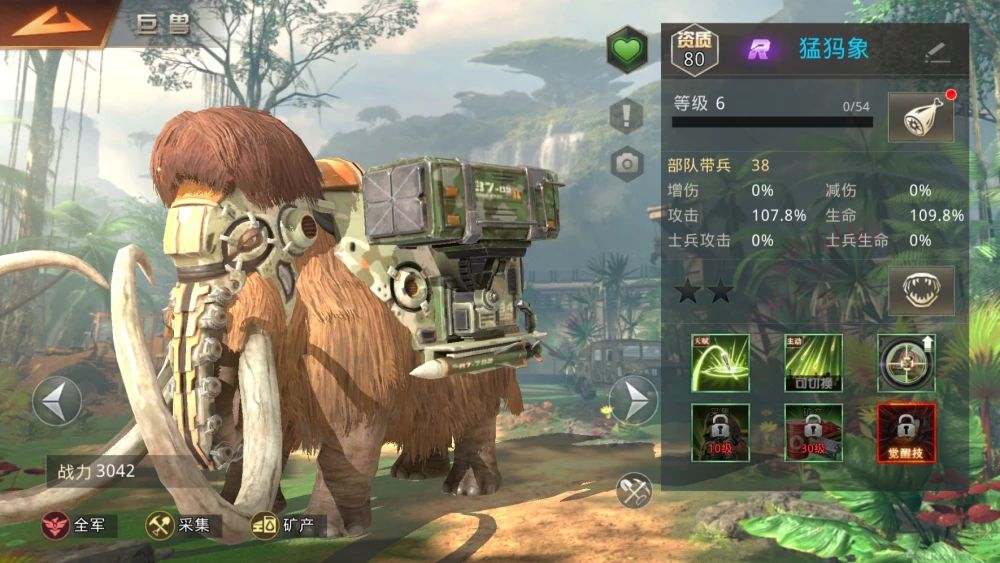1000x563 pixels.
Task: Open the beast jaw button
Action: click(920, 291)
